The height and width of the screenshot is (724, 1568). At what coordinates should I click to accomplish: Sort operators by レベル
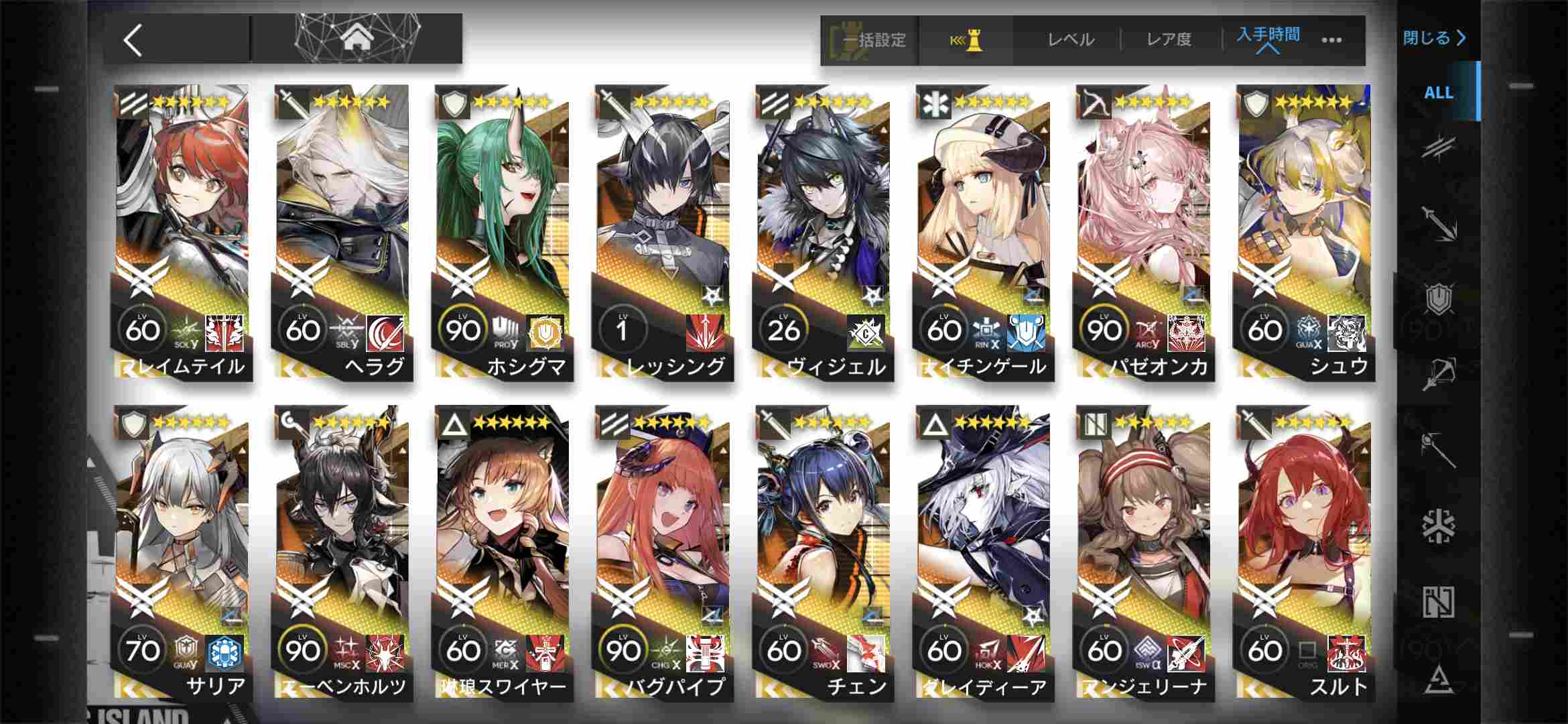click(x=1071, y=40)
